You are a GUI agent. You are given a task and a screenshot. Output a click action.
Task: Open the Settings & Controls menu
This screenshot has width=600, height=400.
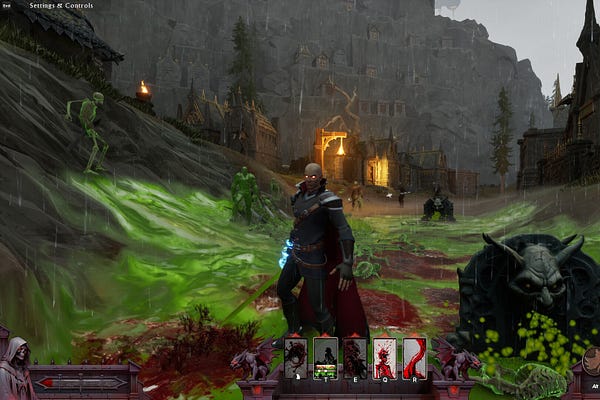[x=60, y=5]
